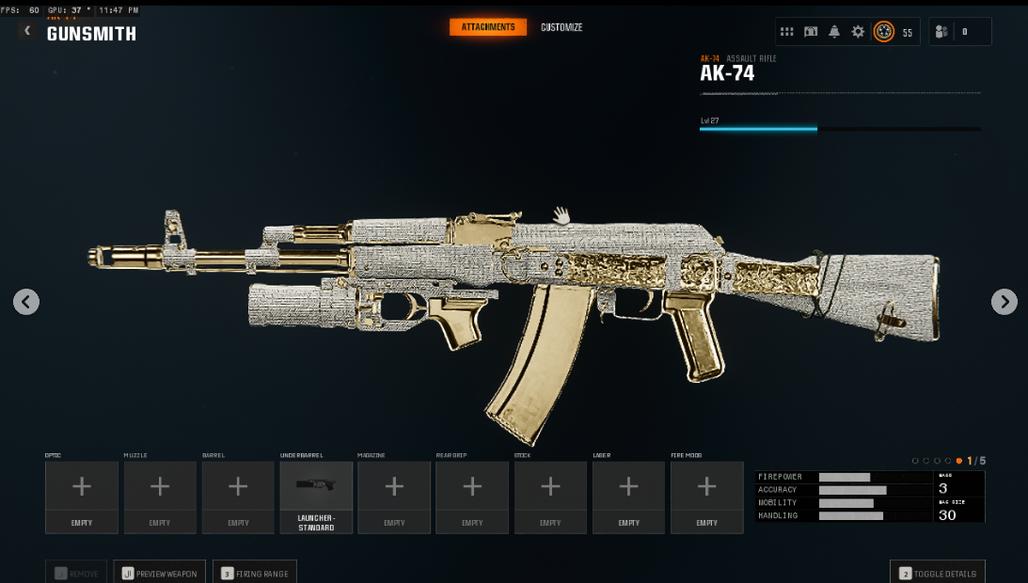Select the Launcher-Standard underbarrel slot
1028x583 pixels.
click(316, 496)
